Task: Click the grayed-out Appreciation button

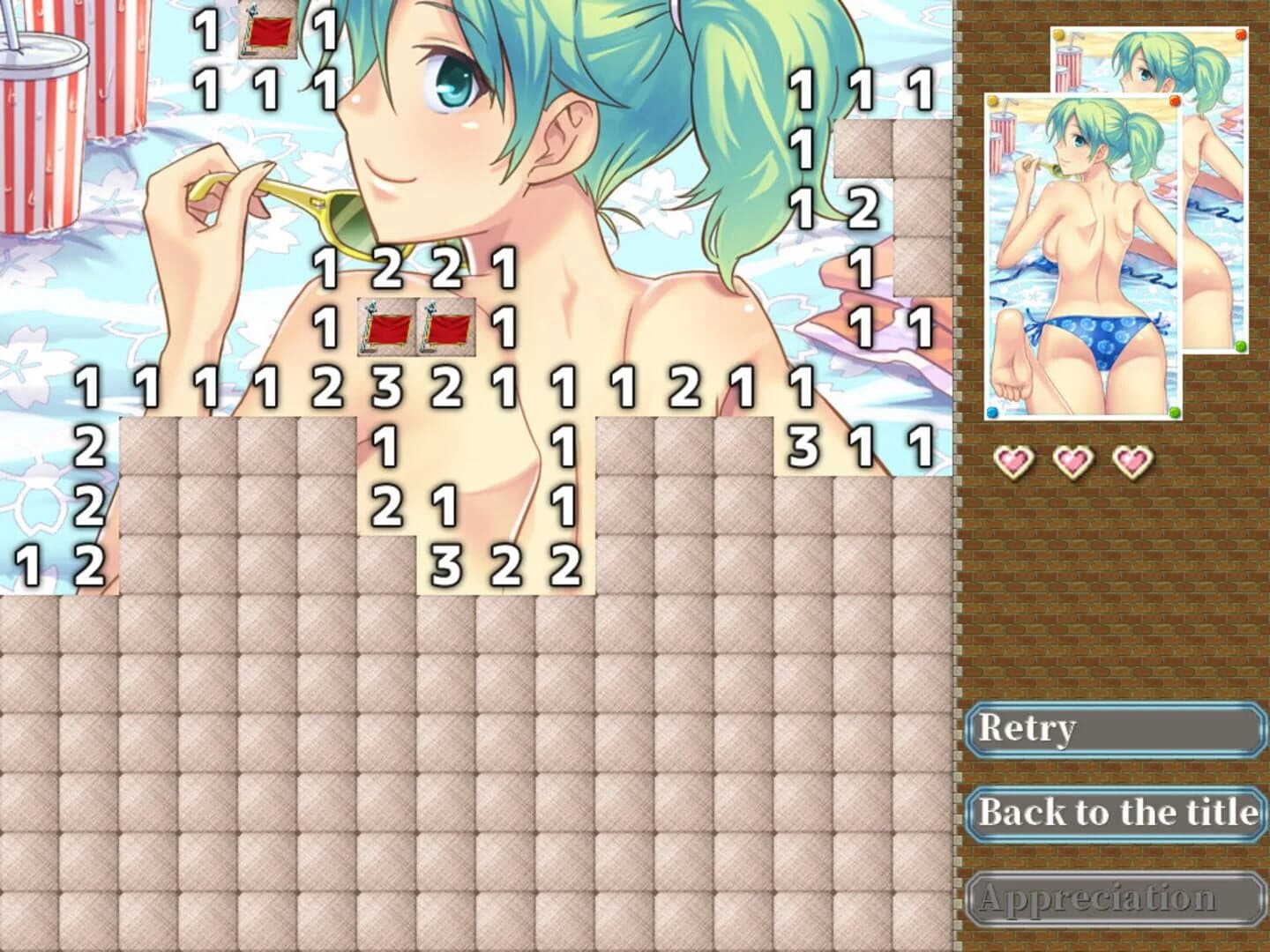Action: (x=1116, y=899)
